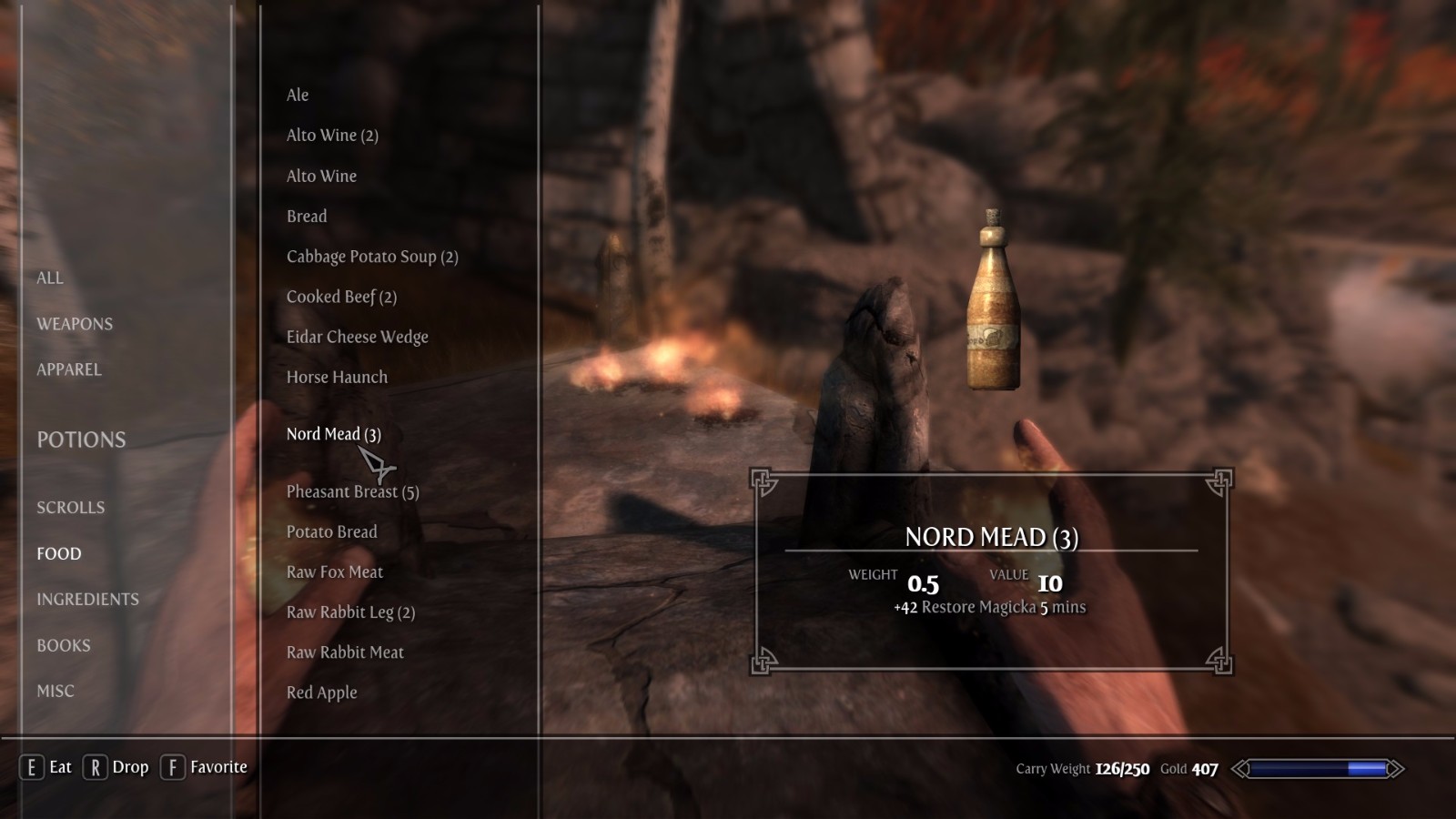The height and width of the screenshot is (819, 1456).
Task: Pick Raw Fox Meat
Action: pyautogui.click(x=334, y=571)
